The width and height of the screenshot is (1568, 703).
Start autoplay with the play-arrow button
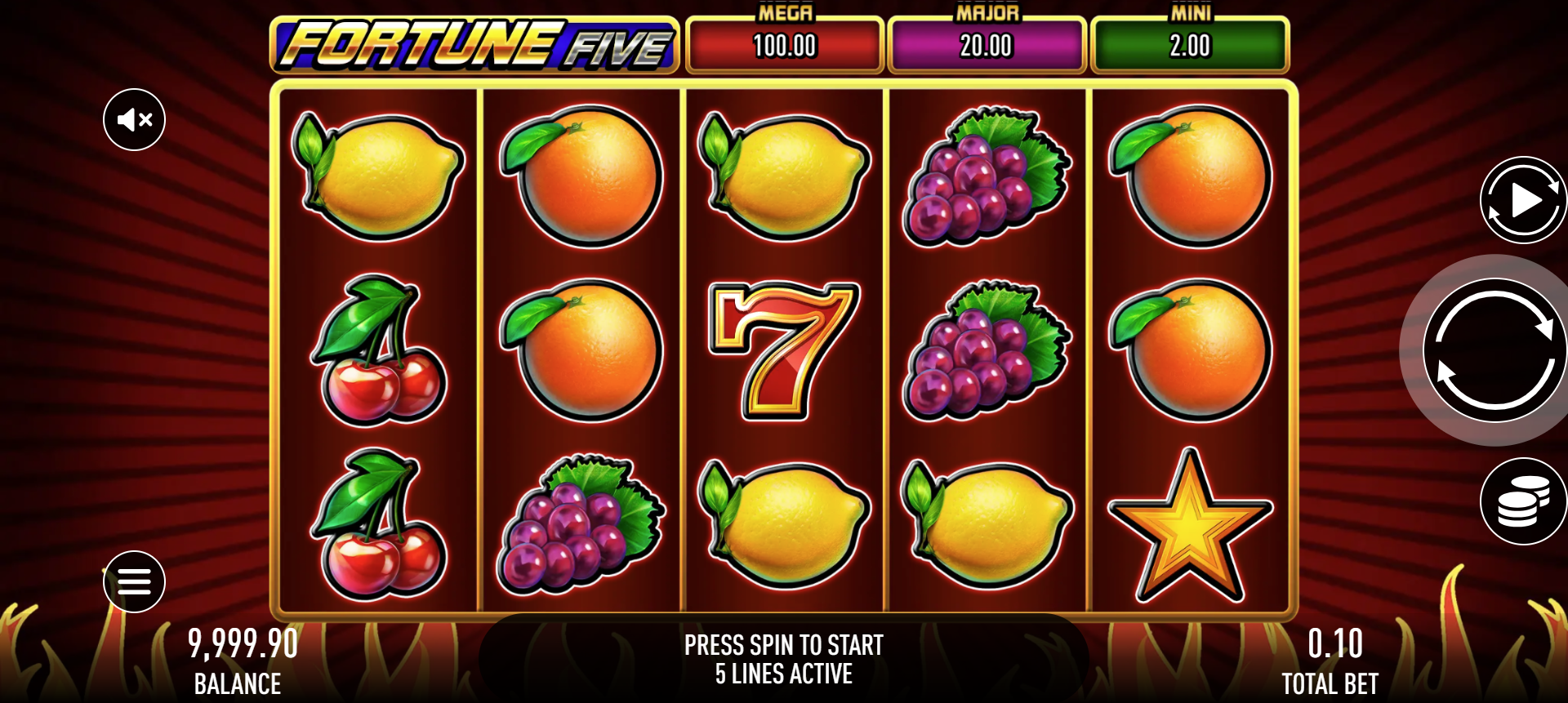[1523, 200]
